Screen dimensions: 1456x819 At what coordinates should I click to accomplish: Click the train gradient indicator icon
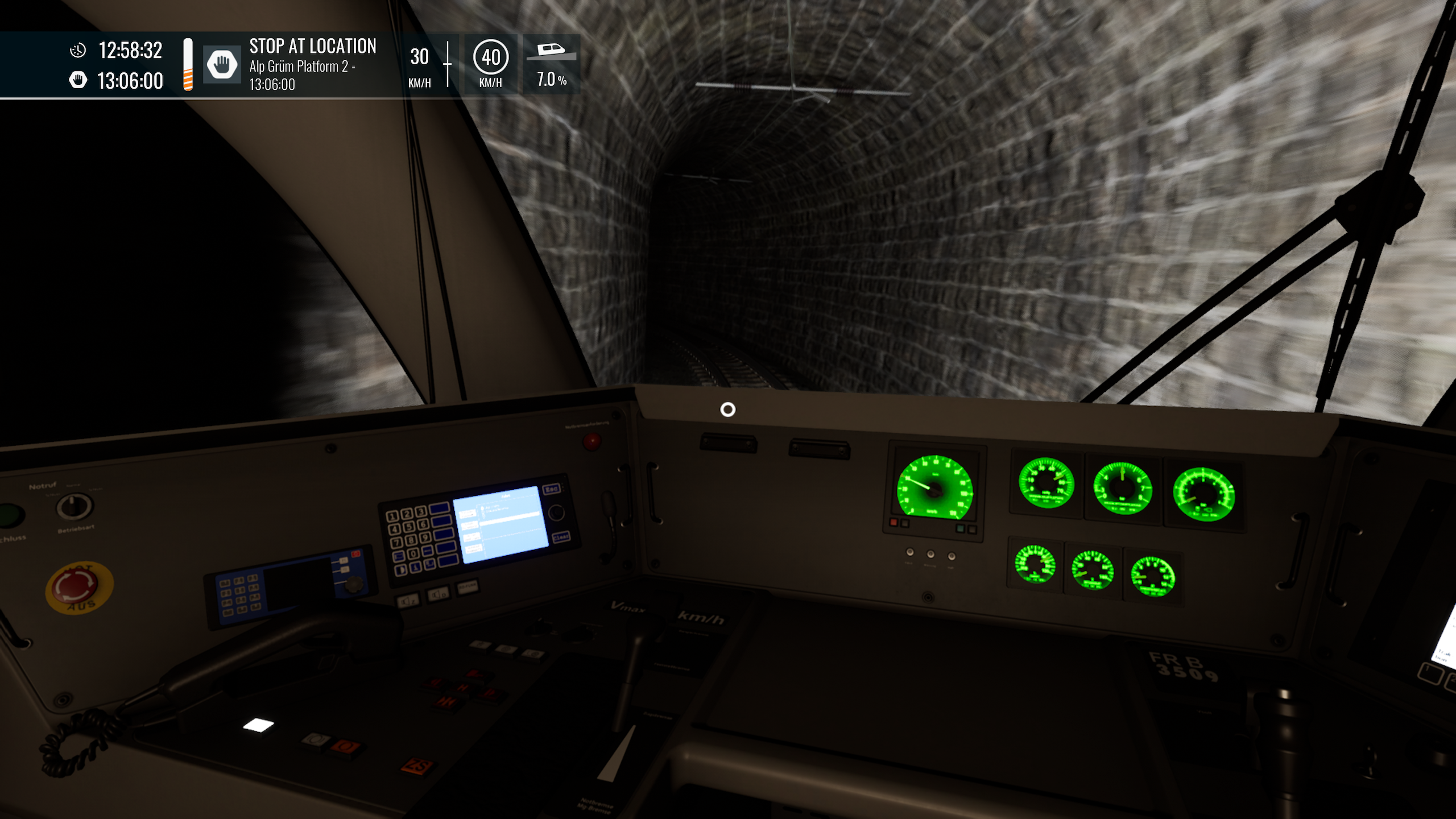[x=551, y=51]
